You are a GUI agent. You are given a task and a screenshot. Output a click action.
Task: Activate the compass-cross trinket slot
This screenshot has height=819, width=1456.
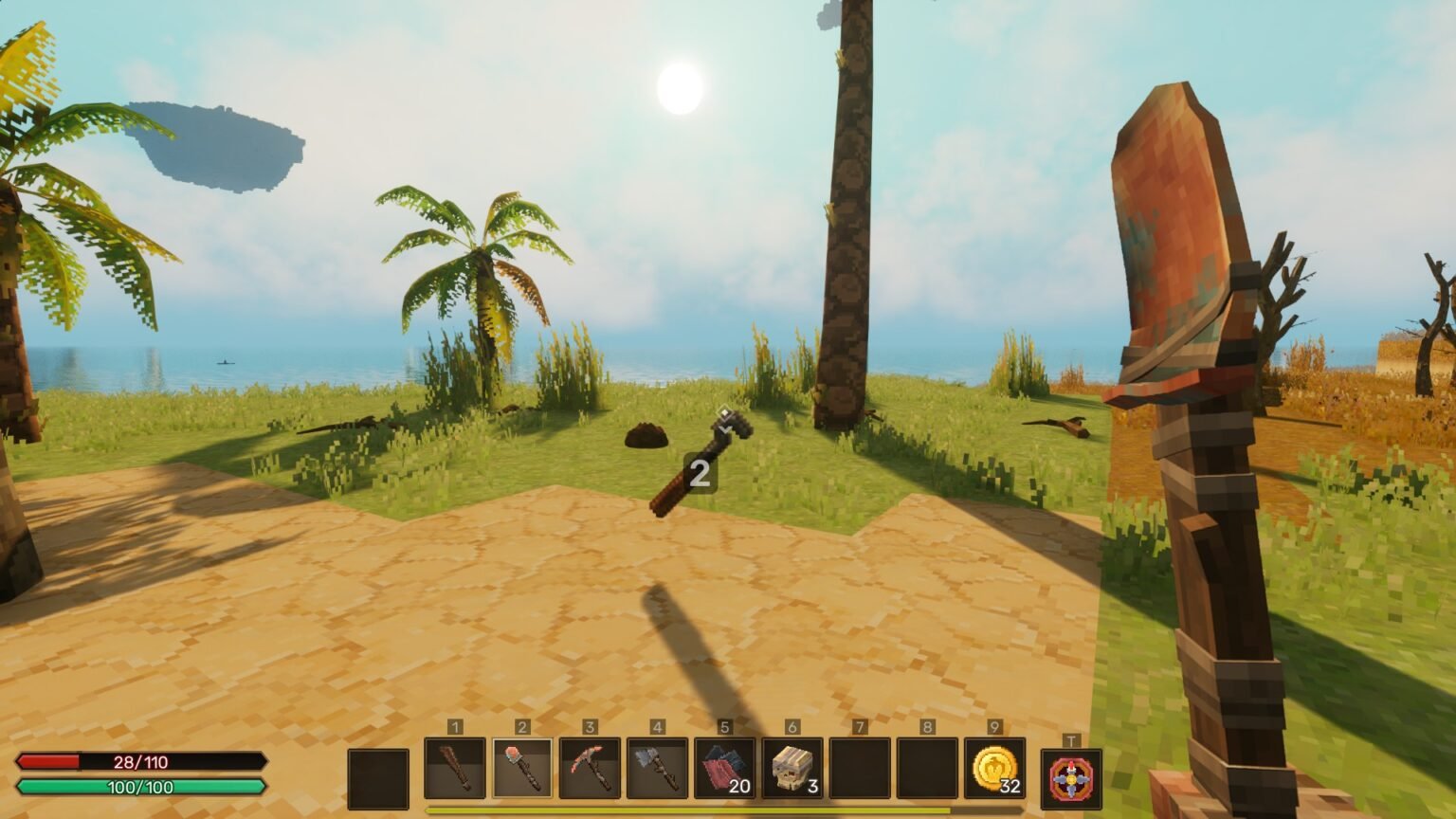click(x=1071, y=779)
